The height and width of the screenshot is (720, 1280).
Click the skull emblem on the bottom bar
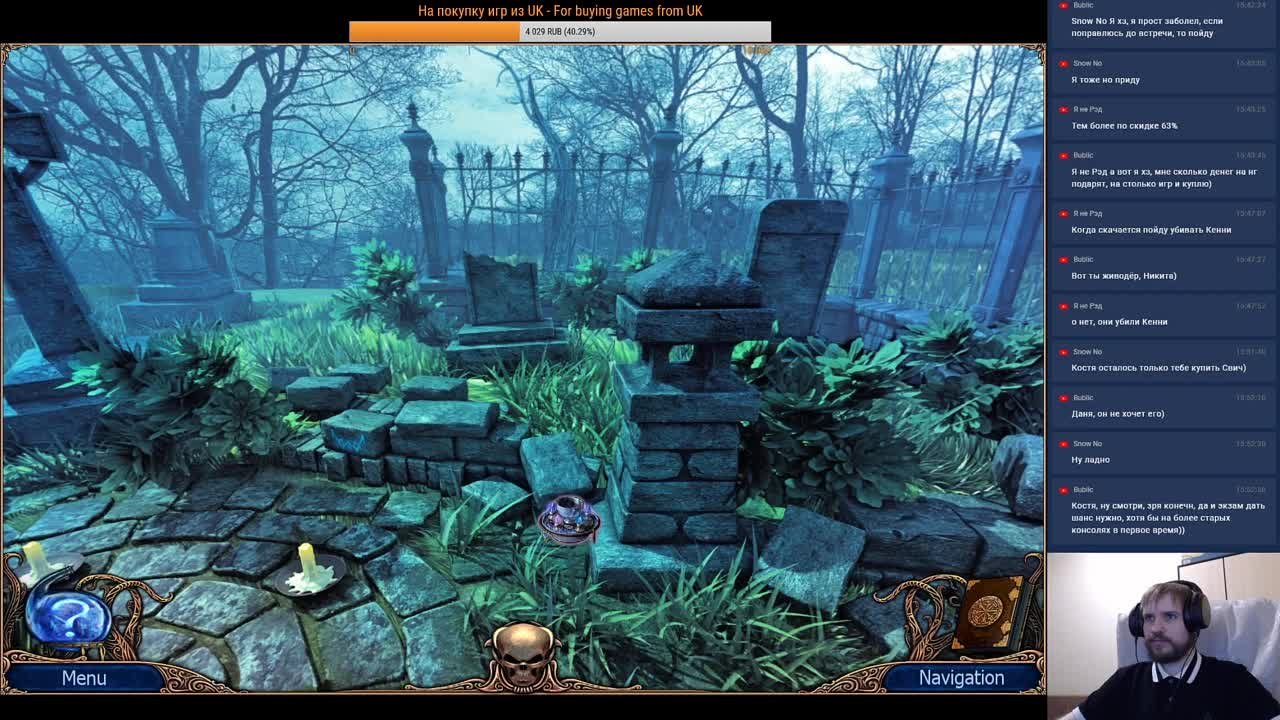[522, 653]
